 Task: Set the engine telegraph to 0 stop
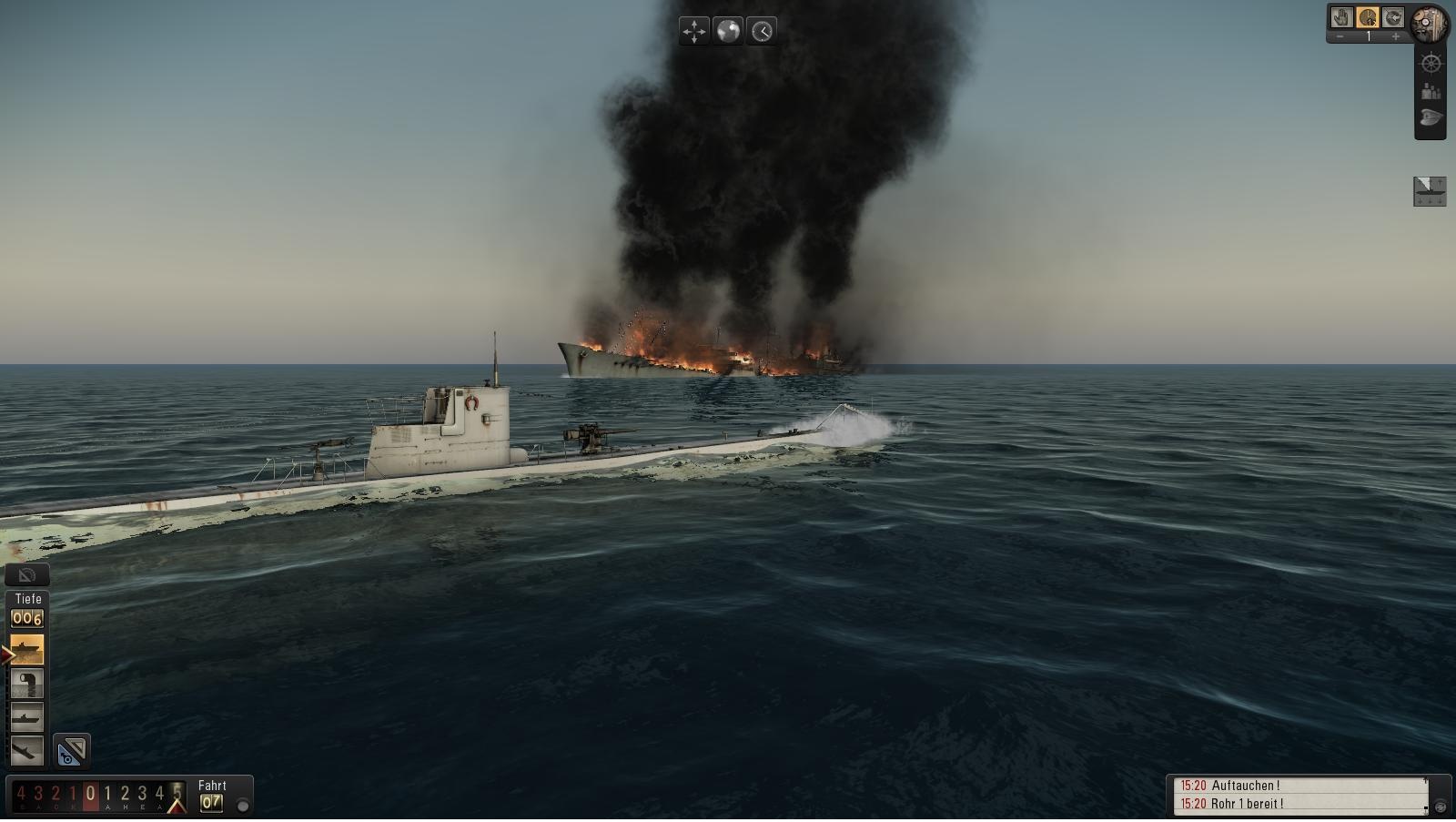pos(90,794)
